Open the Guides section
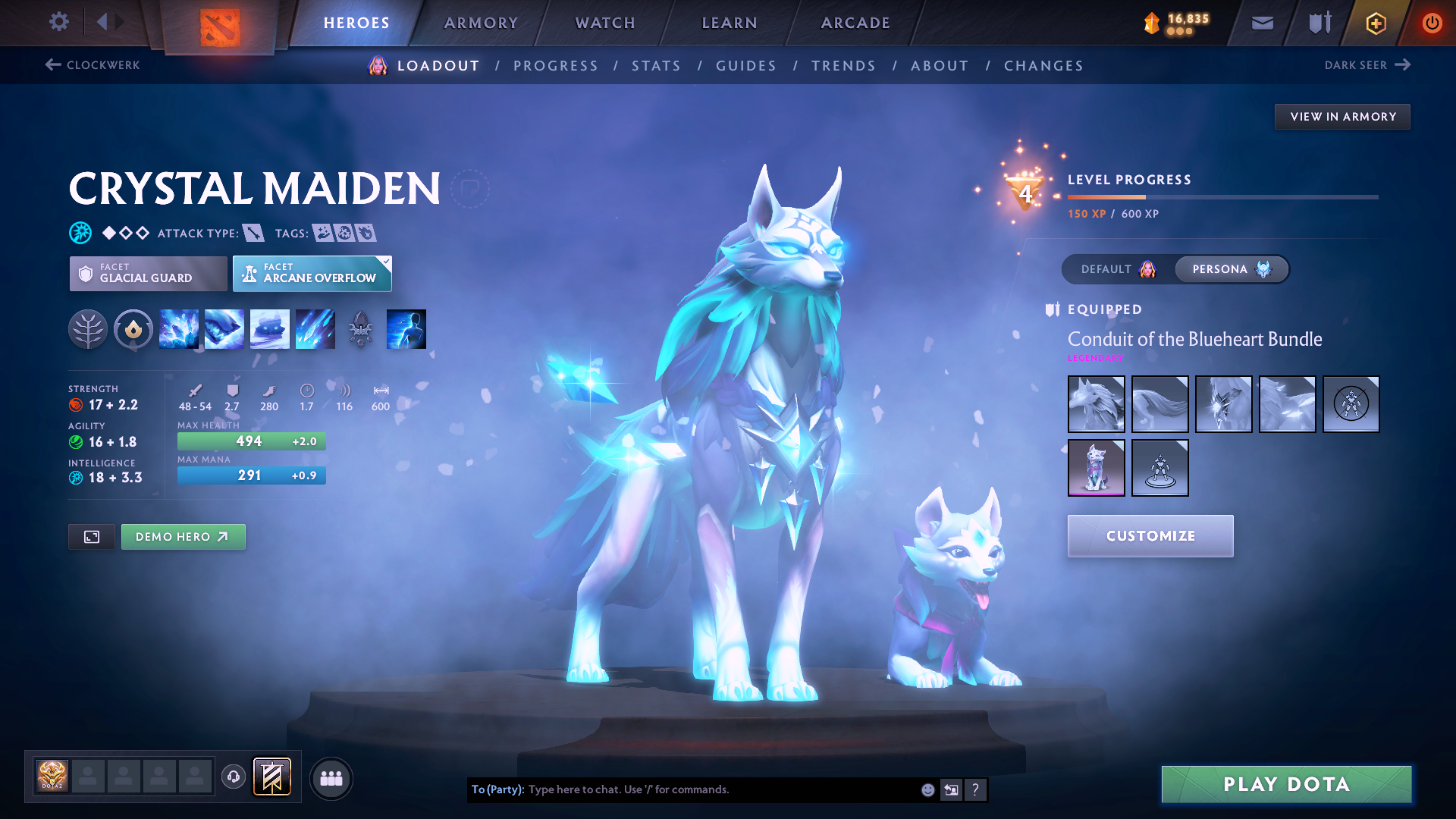 (x=746, y=66)
